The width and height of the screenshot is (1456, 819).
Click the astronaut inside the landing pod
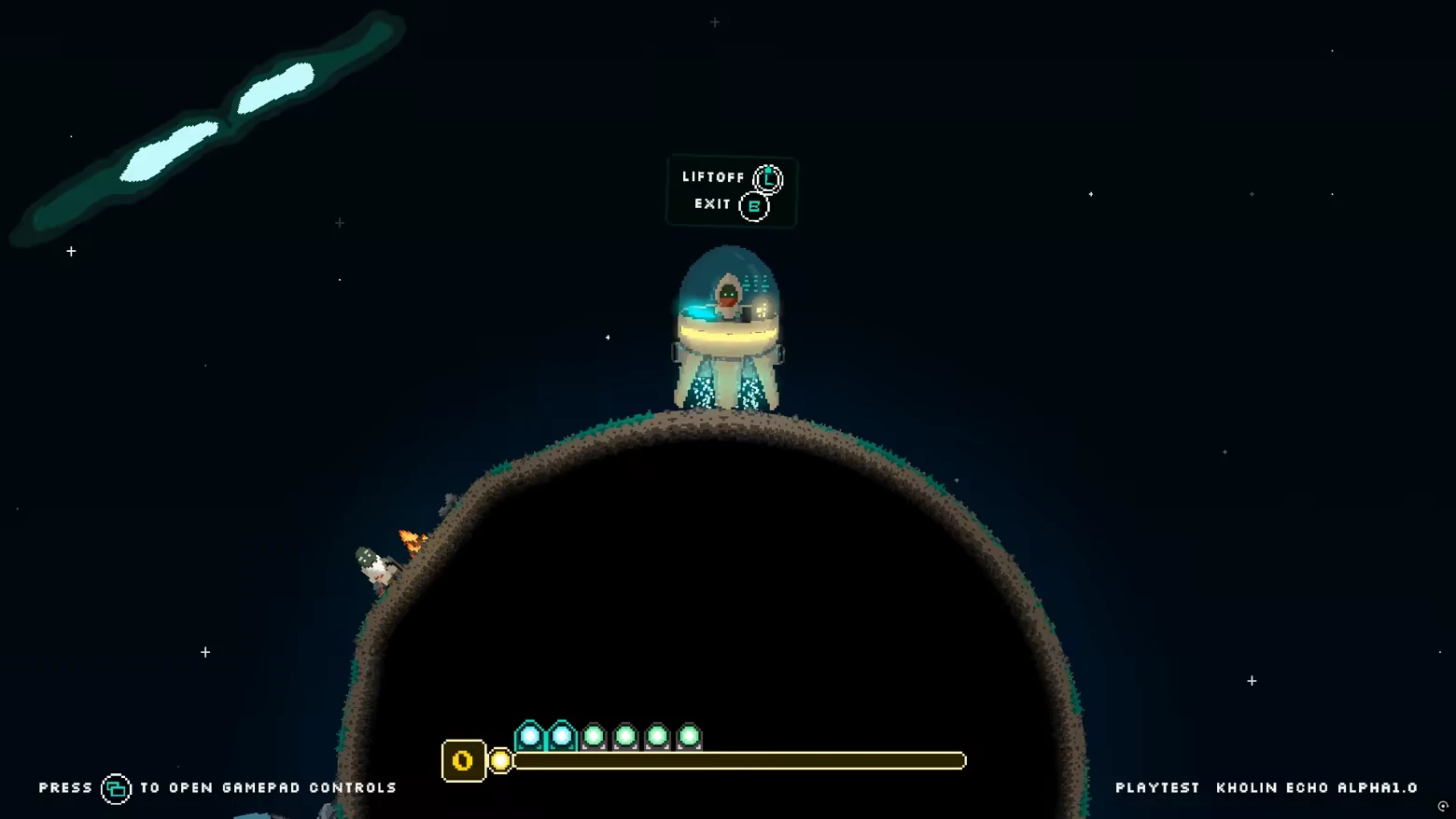click(728, 294)
